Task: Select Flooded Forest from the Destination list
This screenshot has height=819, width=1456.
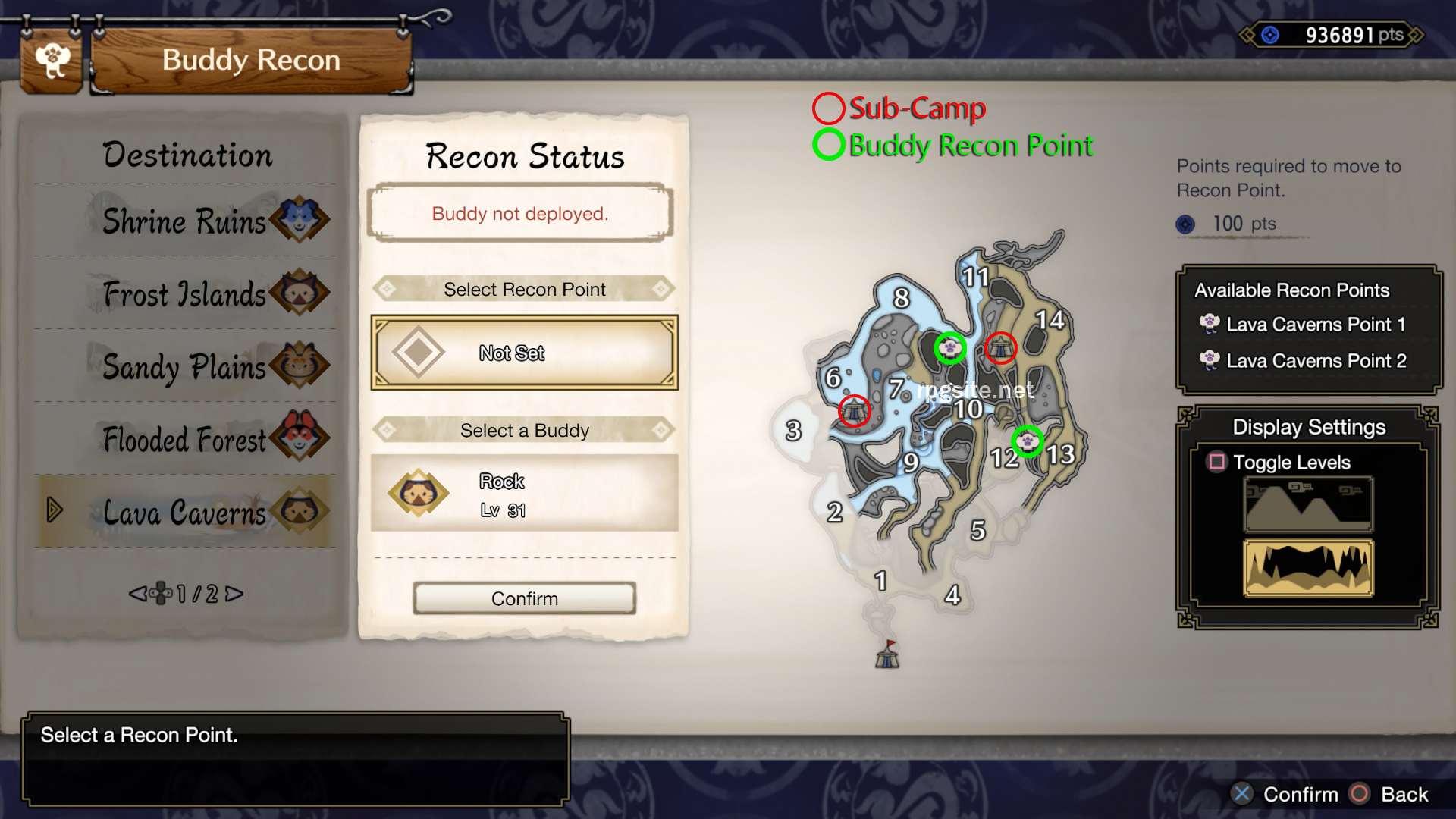Action: pyautogui.click(x=182, y=440)
